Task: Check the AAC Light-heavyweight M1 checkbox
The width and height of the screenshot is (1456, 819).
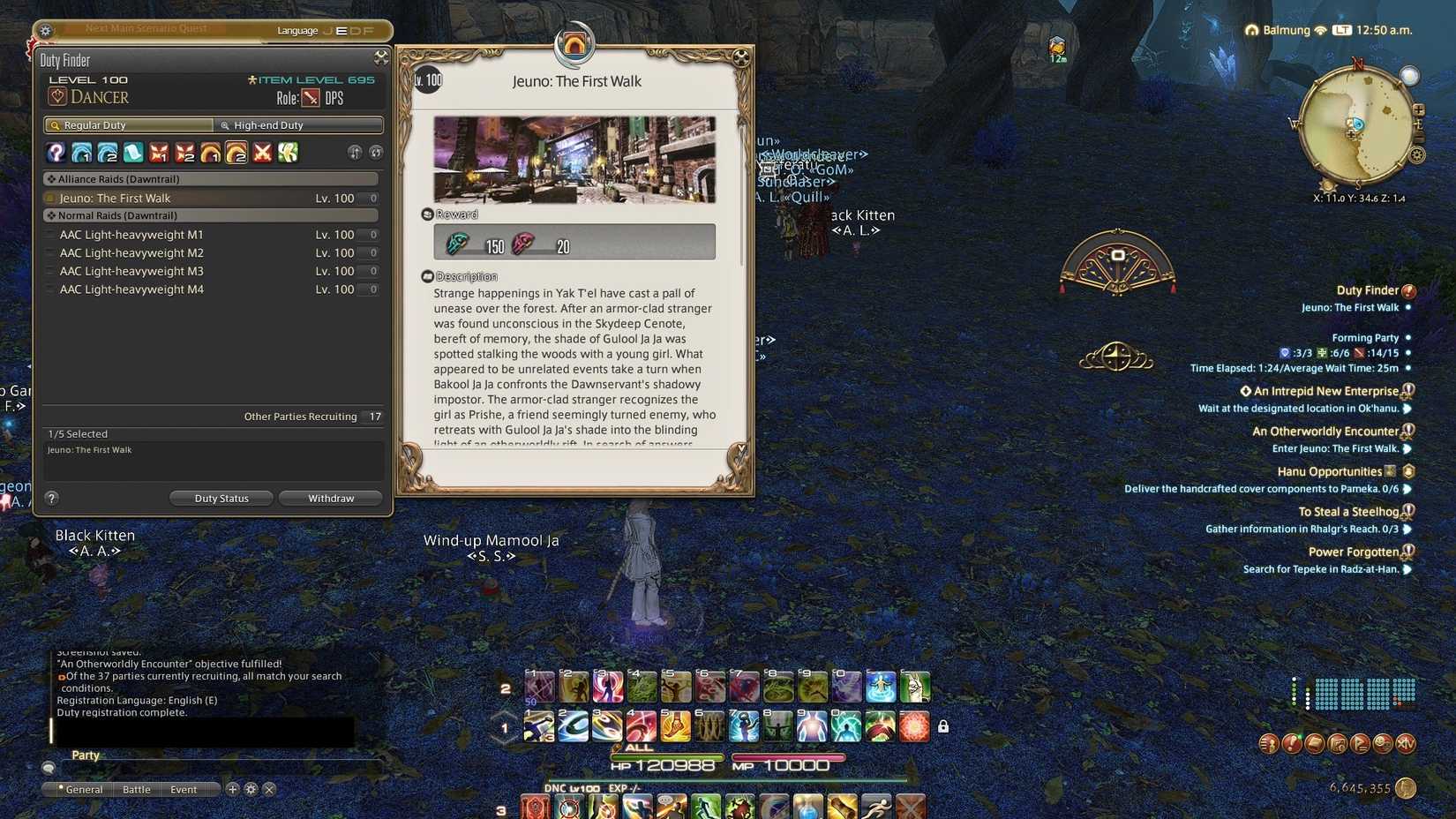Action: (x=49, y=234)
